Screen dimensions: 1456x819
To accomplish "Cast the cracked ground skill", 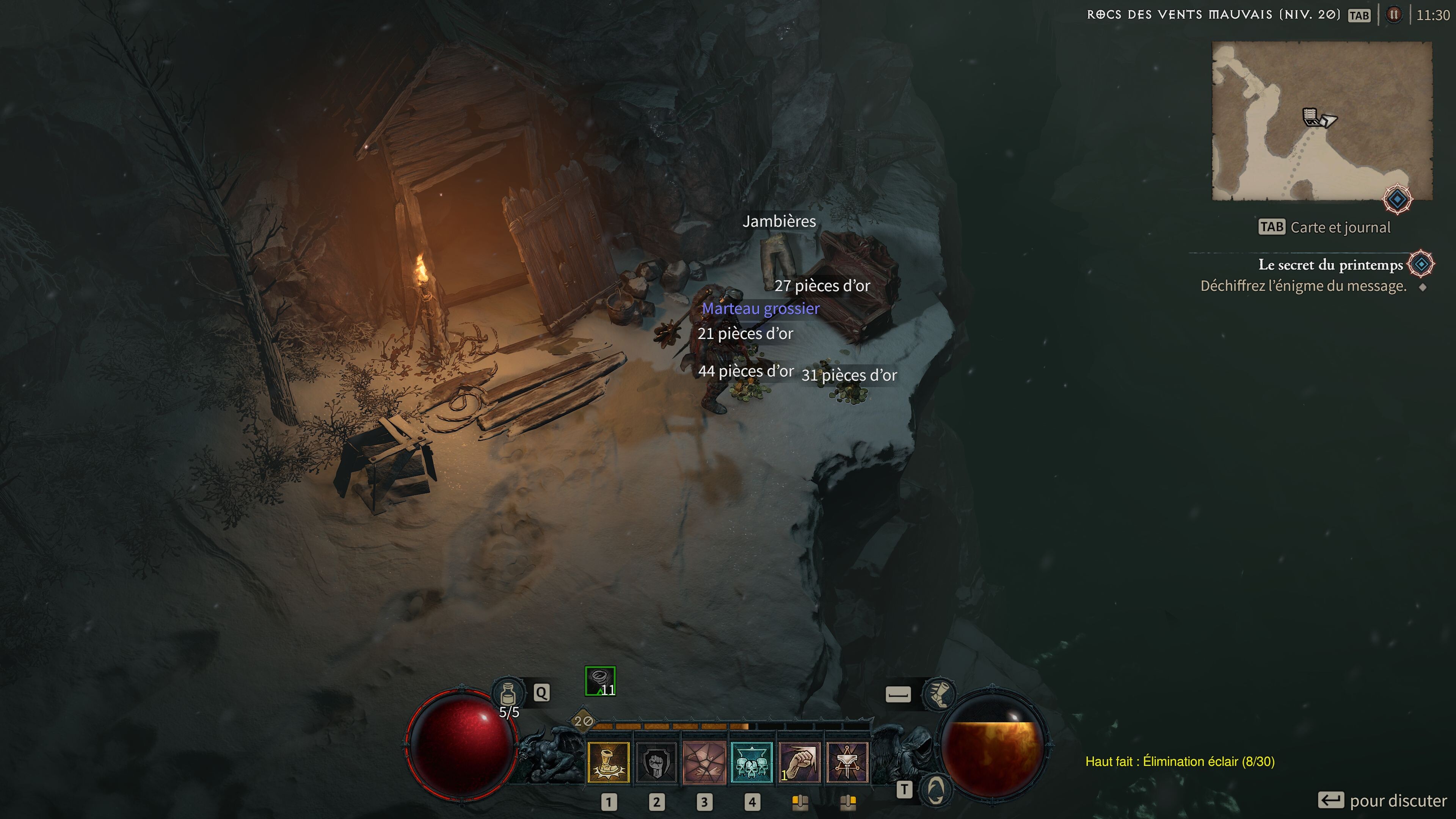I will [x=704, y=763].
